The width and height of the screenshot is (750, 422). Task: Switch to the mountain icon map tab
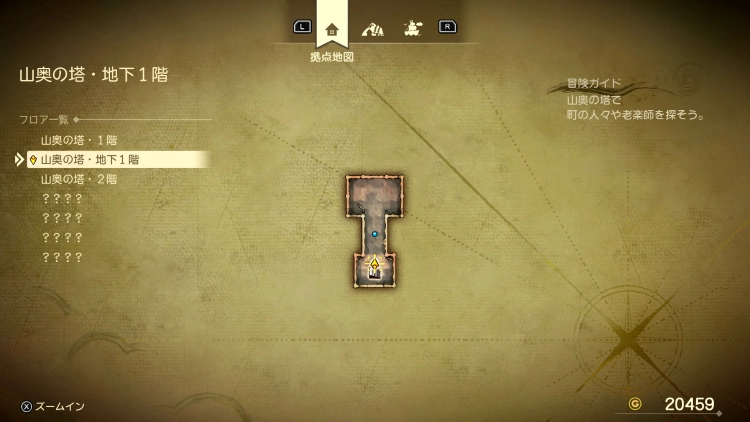pyautogui.click(x=372, y=28)
